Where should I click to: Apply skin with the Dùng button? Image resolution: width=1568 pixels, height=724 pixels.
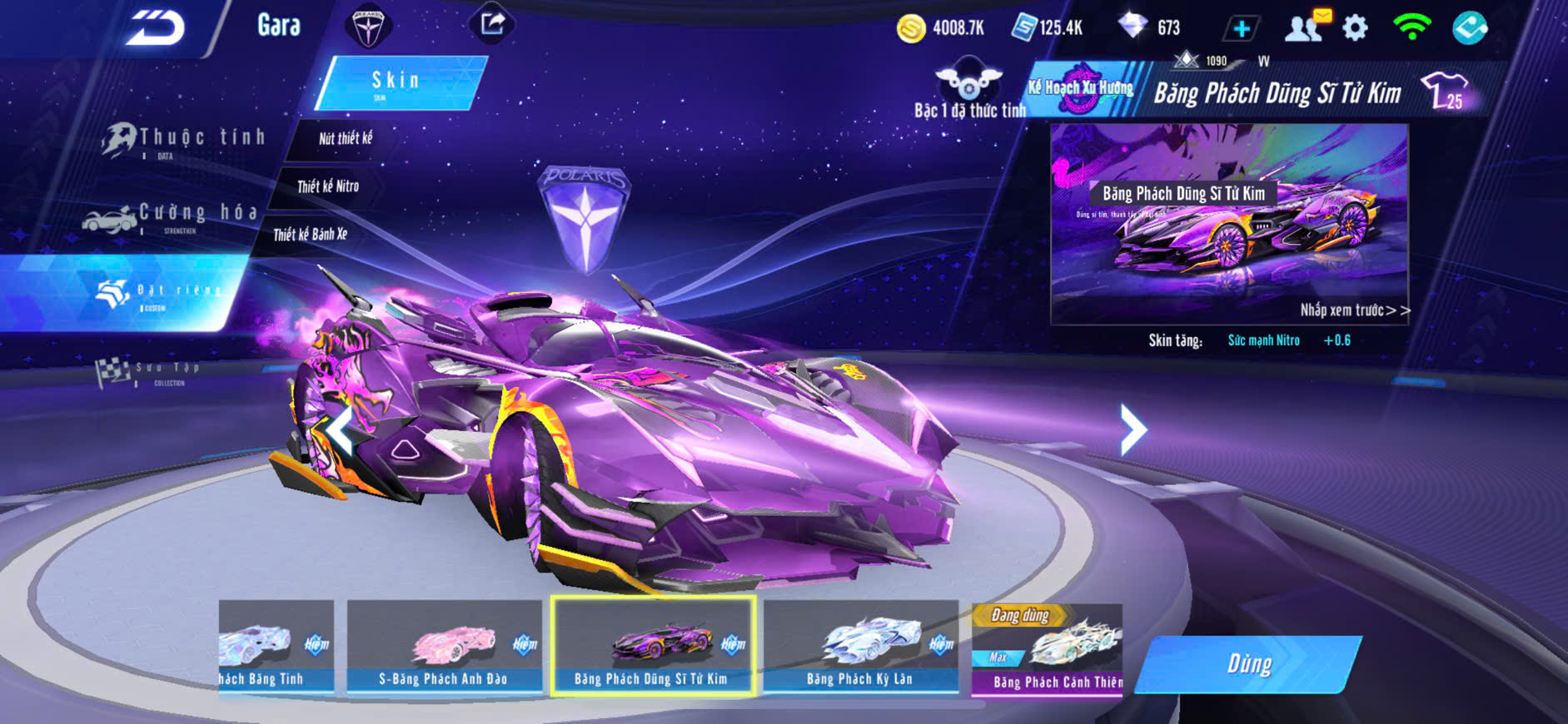(x=1249, y=664)
